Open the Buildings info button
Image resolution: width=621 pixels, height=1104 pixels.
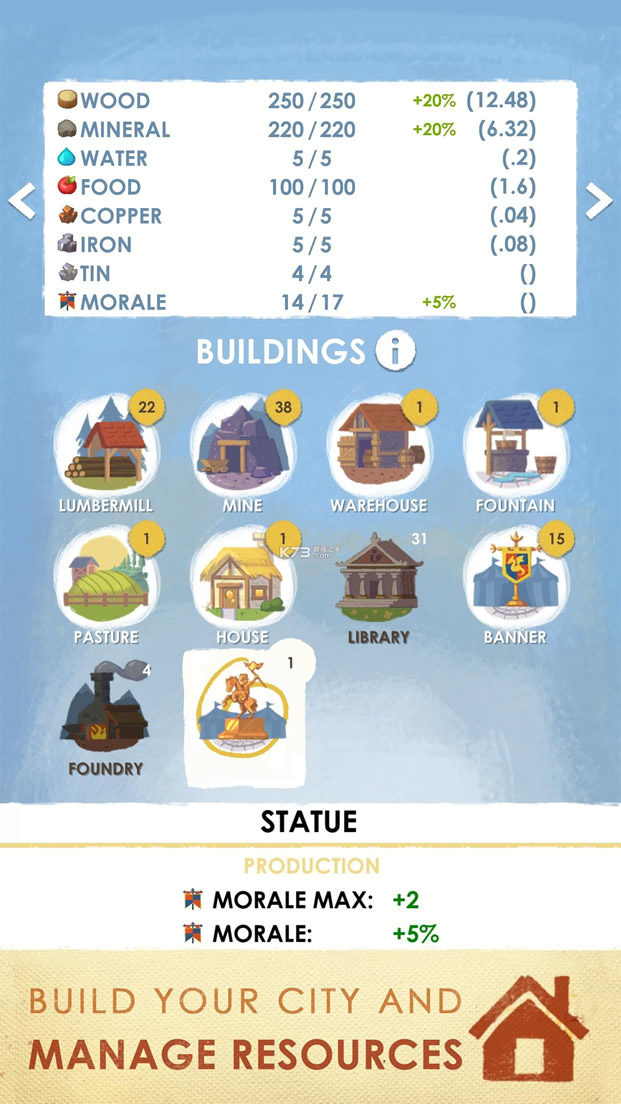pos(395,351)
